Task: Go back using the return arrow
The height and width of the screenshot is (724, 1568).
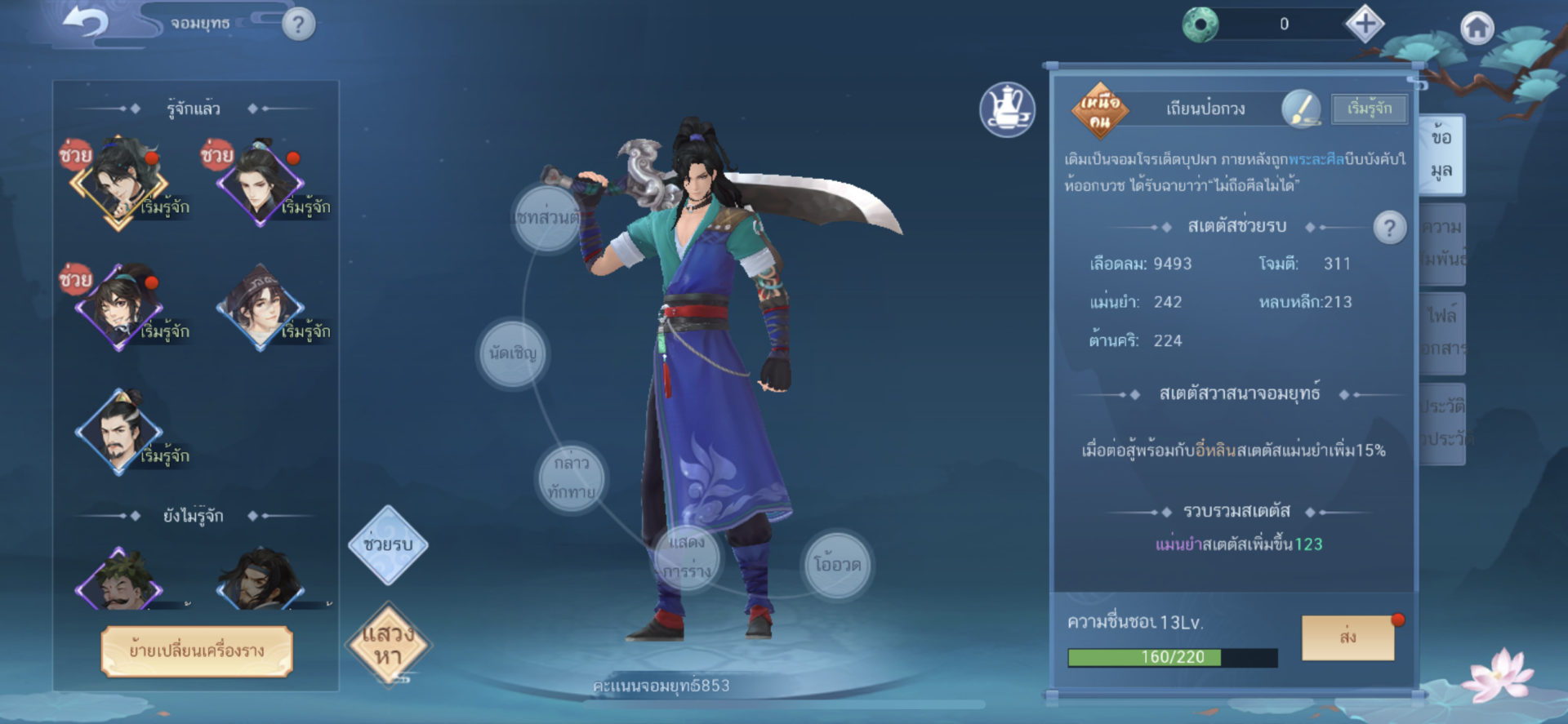Action: [85, 24]
